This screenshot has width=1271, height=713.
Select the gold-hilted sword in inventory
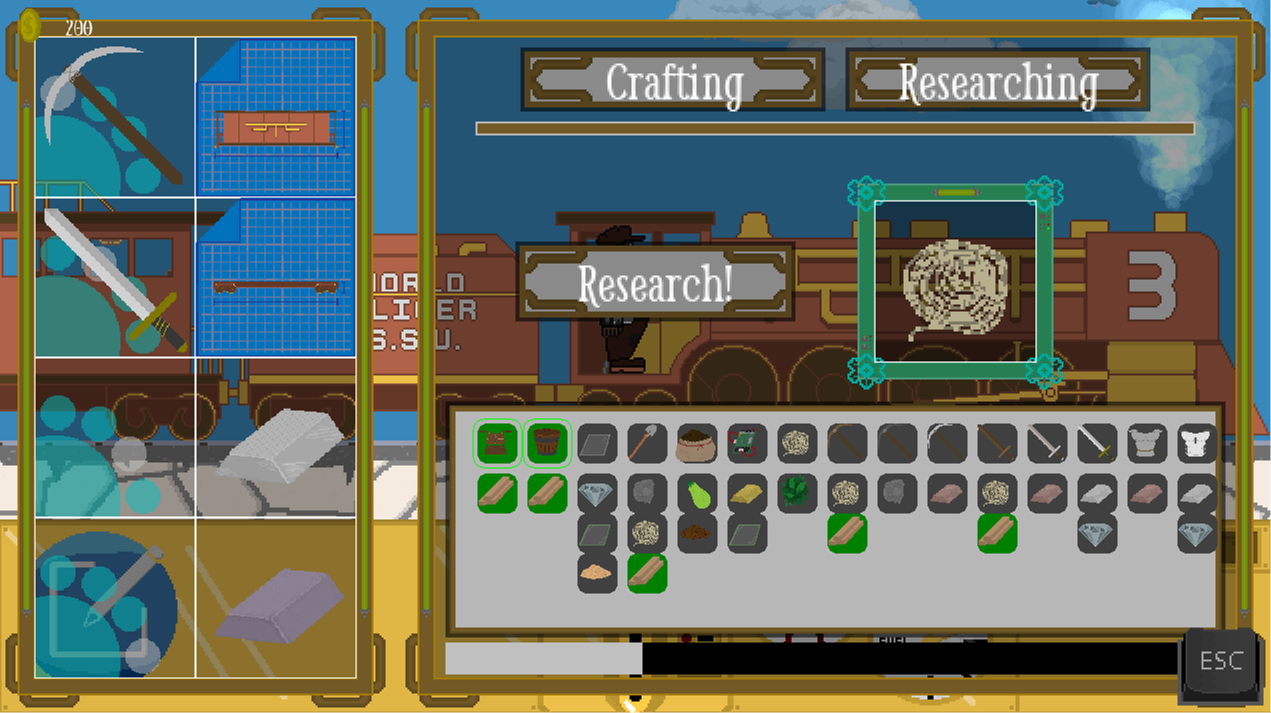pyautogui.click(x=1097, y=443)
